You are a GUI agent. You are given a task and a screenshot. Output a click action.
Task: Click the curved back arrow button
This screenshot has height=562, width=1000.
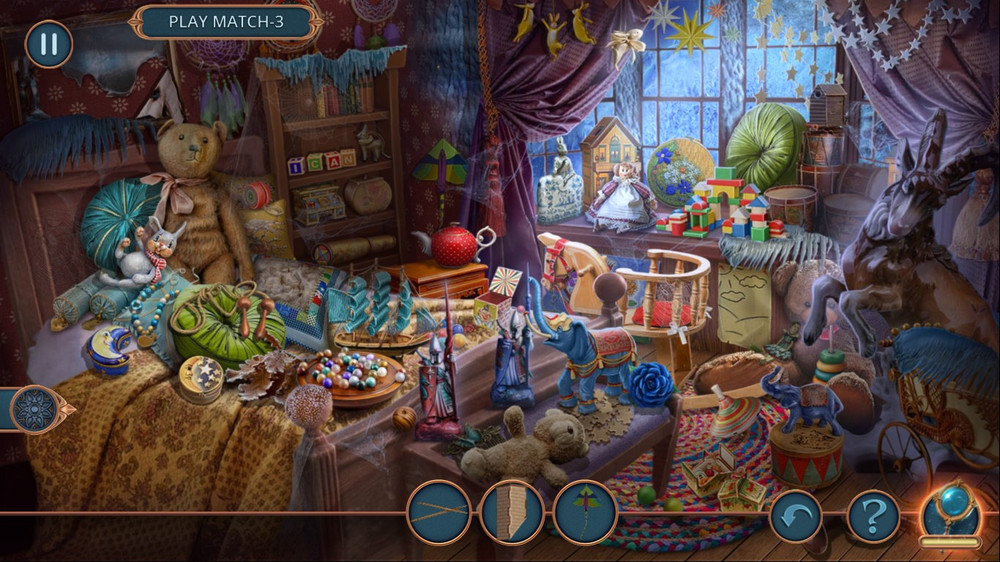coord(796,516)
